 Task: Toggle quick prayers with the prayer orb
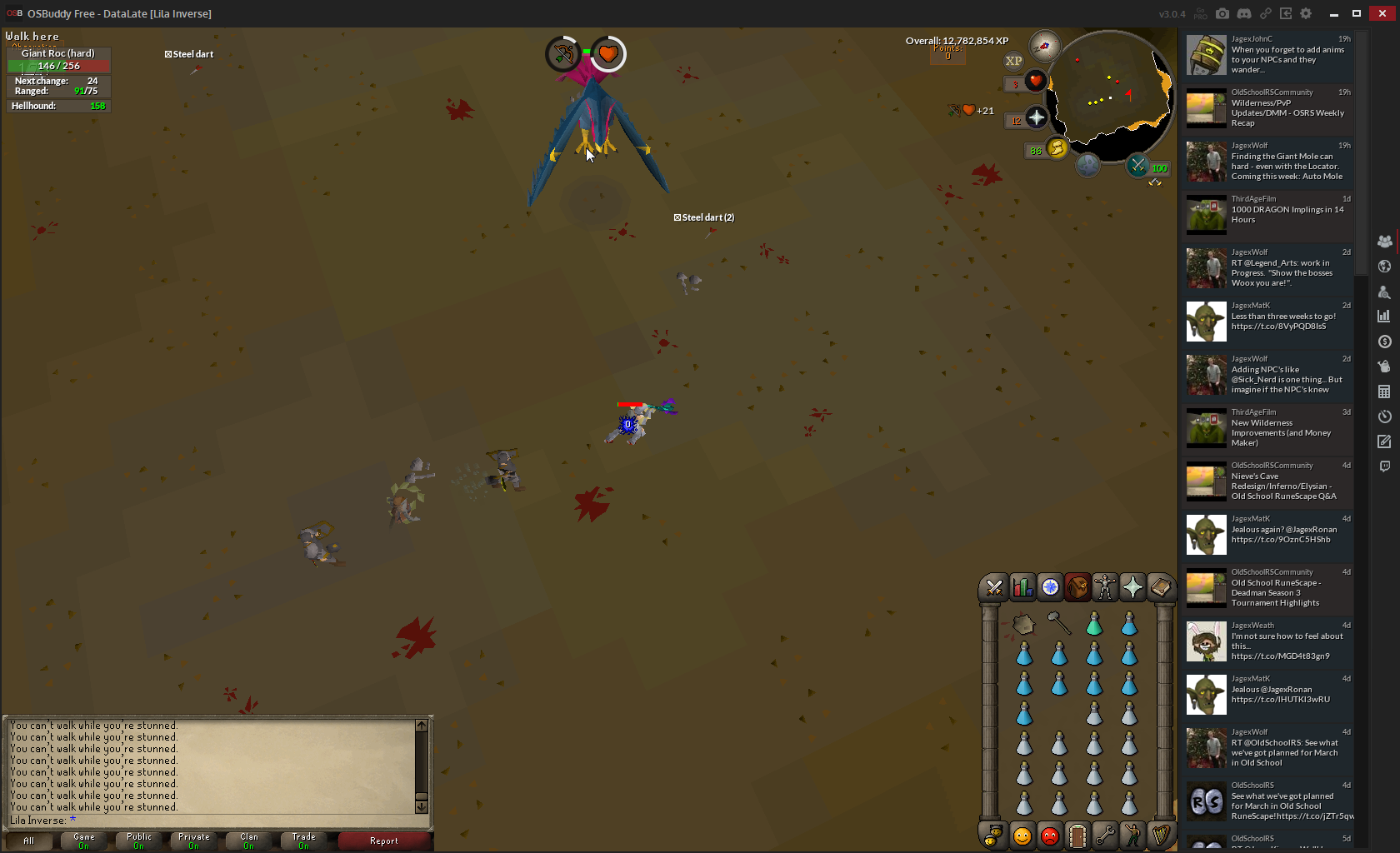pyautogui.click(x=1036, y=119)
